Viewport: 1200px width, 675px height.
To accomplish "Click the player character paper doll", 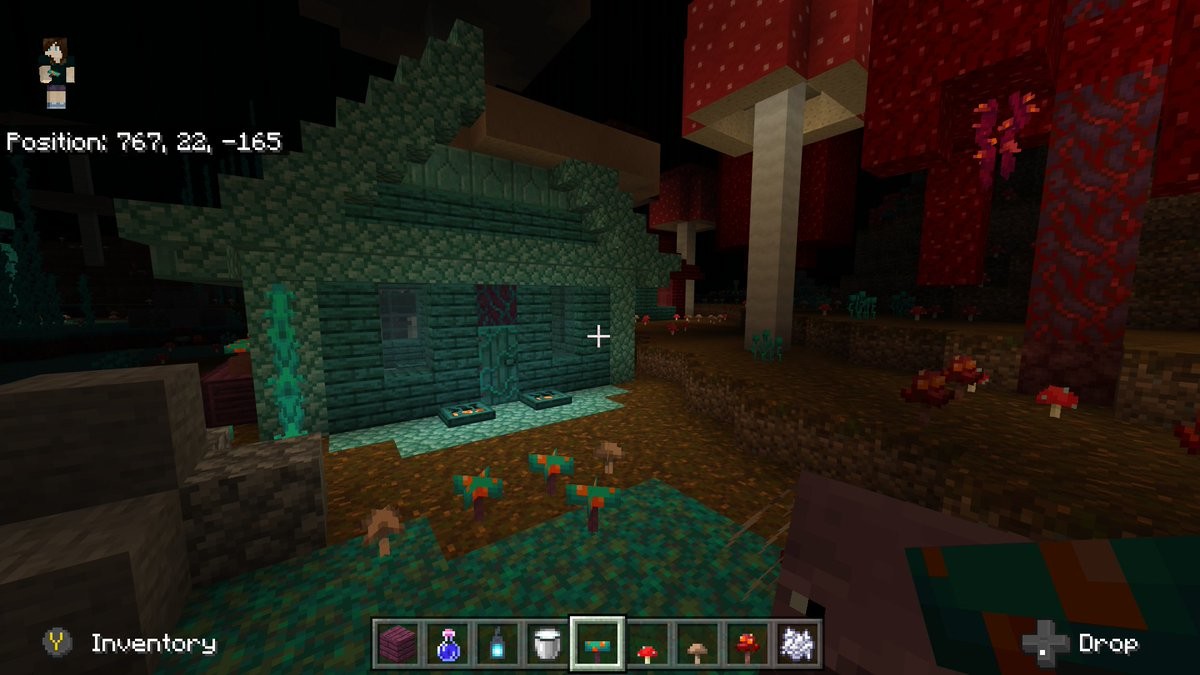I will [x=56, y=72].
